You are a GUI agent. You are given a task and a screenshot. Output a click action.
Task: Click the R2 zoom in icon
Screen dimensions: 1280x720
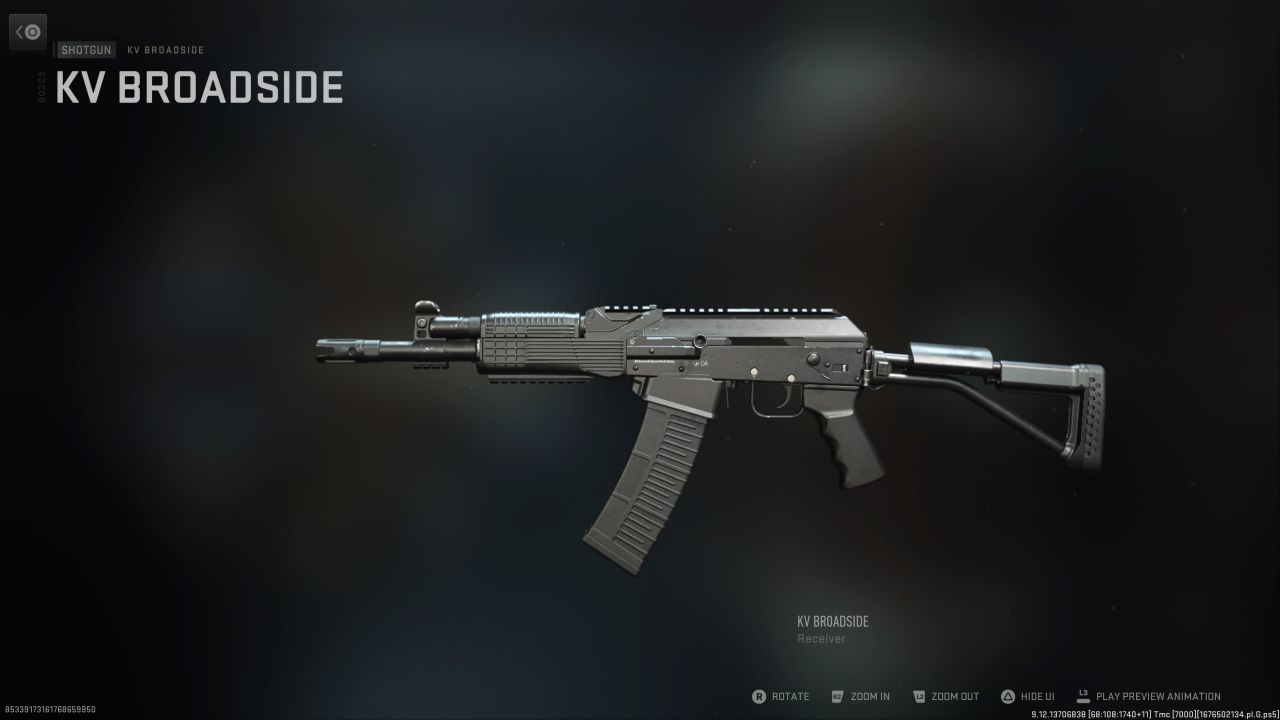(838, 696)
